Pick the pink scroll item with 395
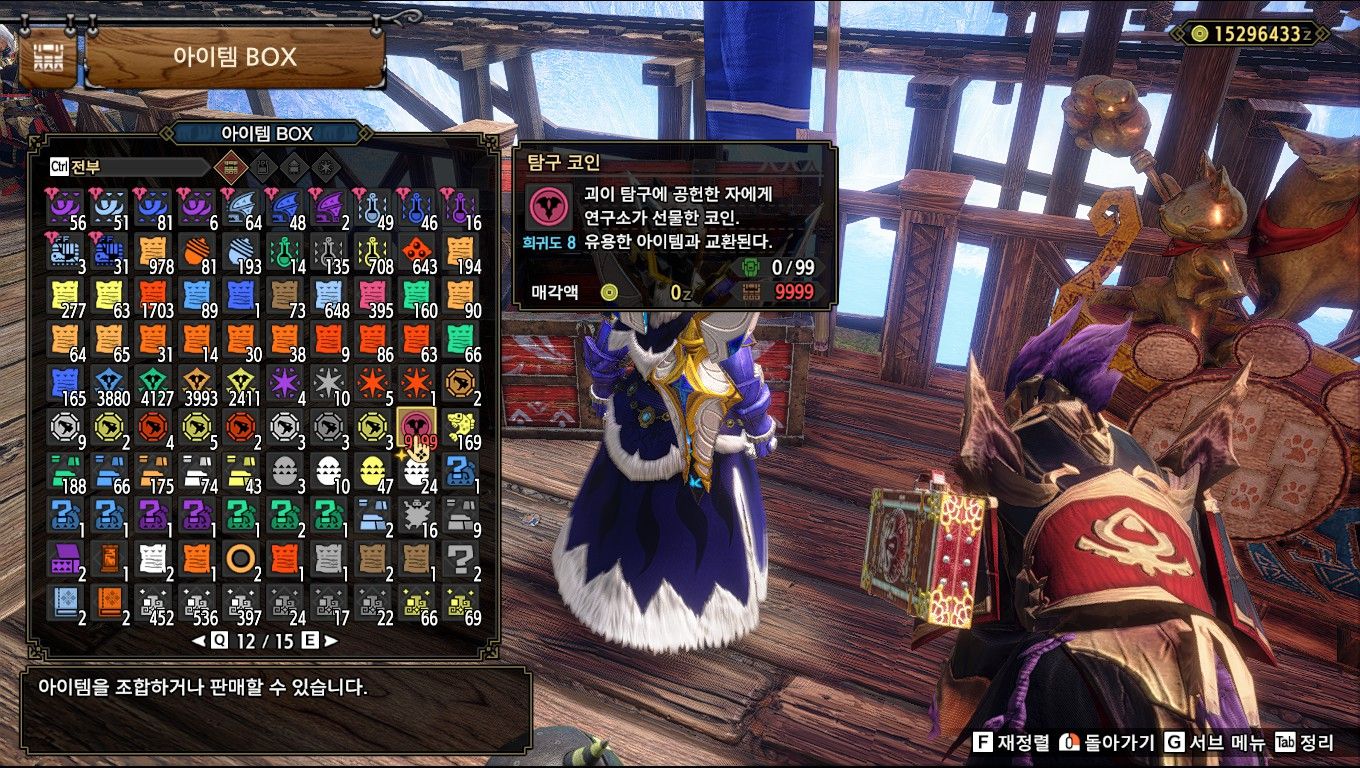Image resolution: width=1360 pixels, height=768 pixels. coord(373,296)
